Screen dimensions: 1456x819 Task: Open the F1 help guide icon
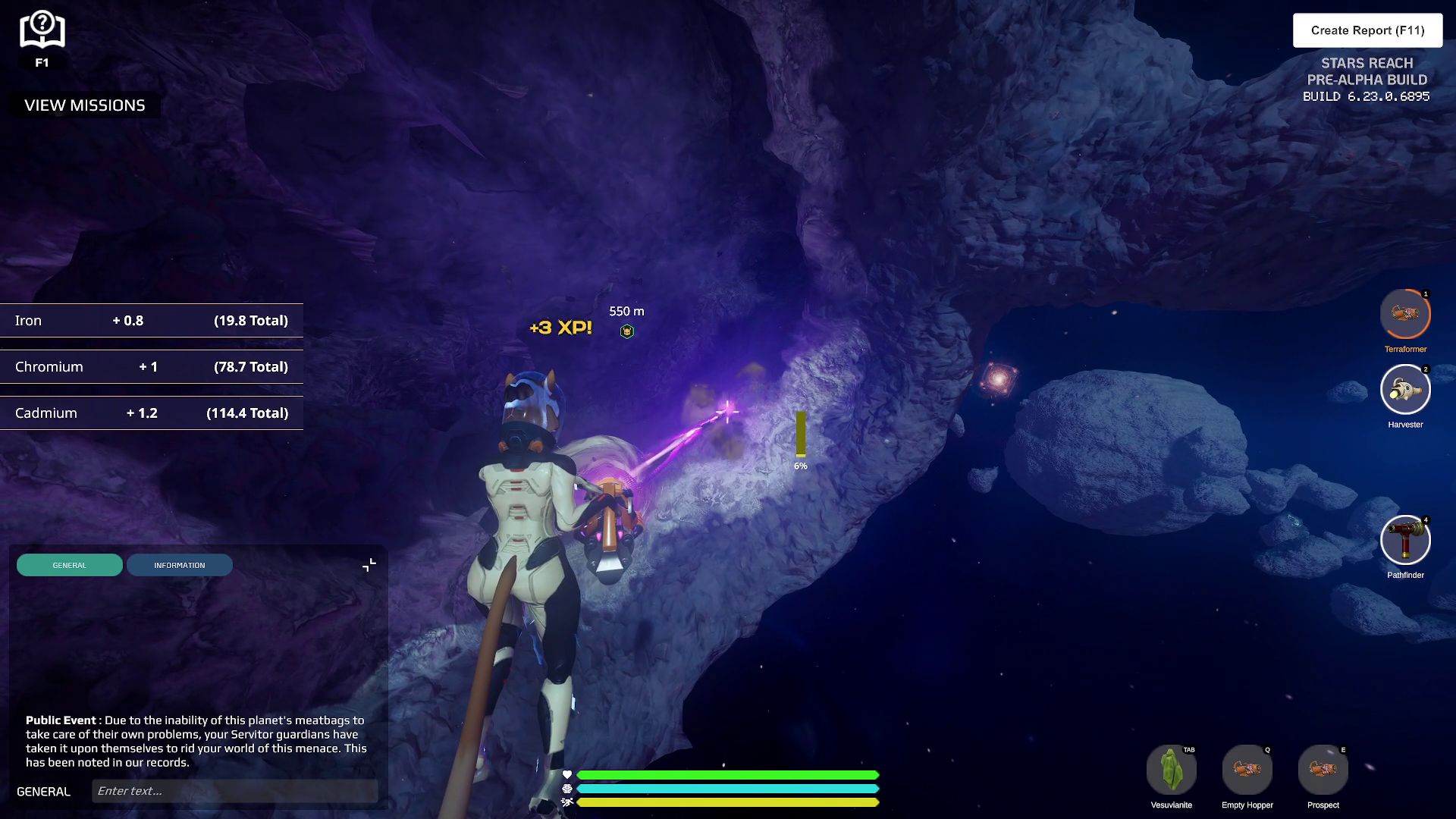point(42,32)
